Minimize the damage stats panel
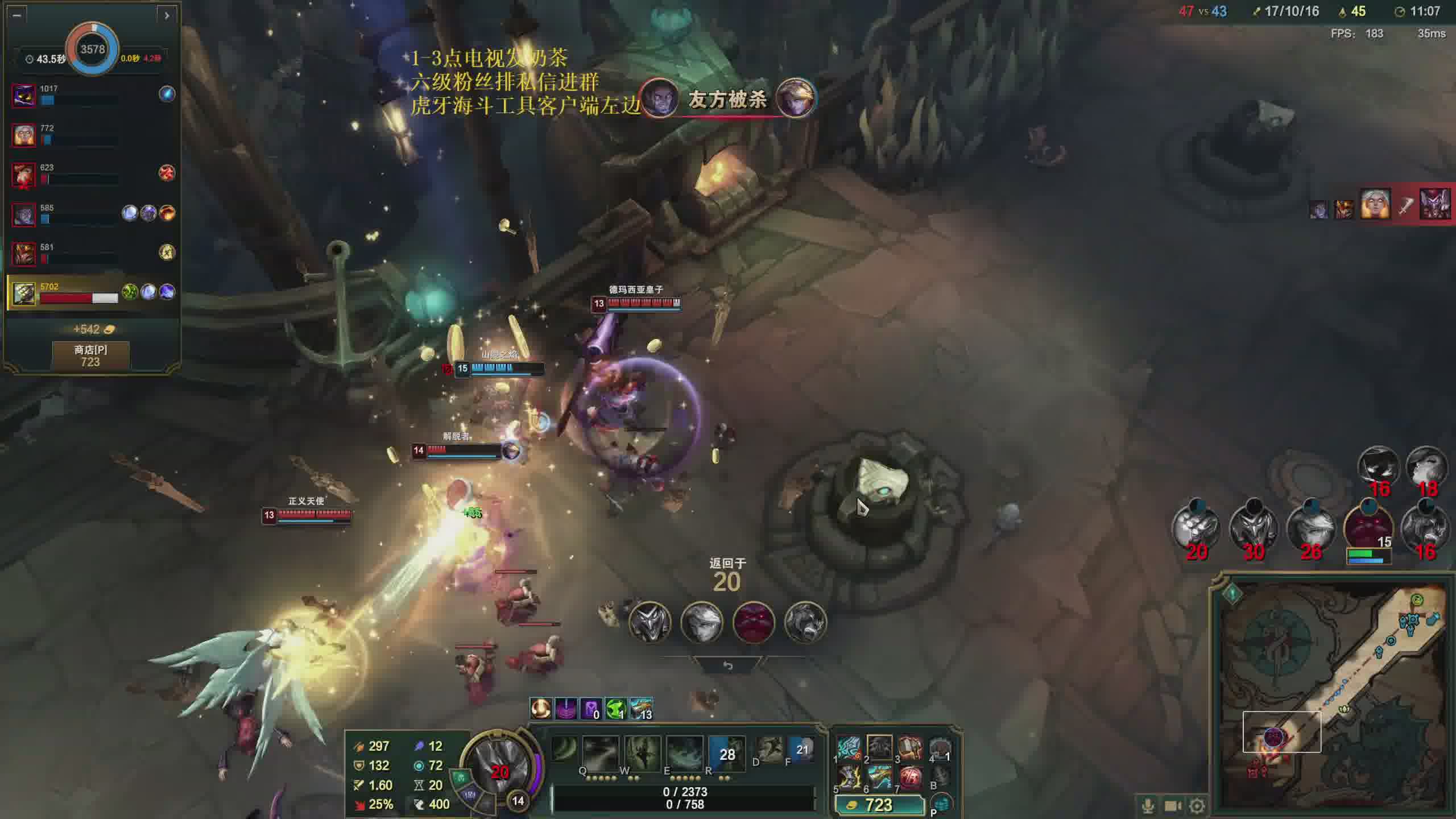This screenshot has height=819, width=1456. [17, 15]
